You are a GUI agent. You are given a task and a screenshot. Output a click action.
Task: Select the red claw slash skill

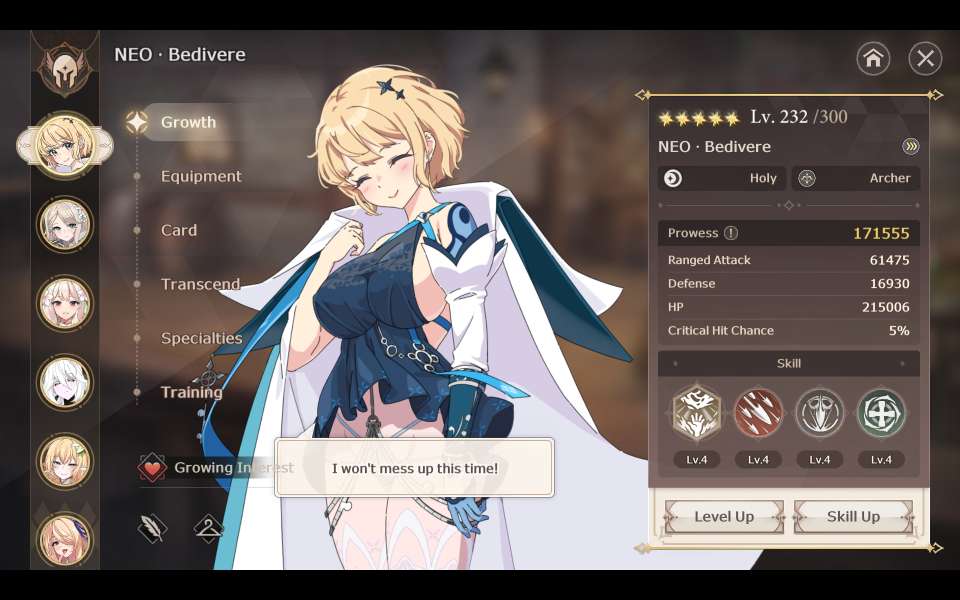(x=758, y=413)
